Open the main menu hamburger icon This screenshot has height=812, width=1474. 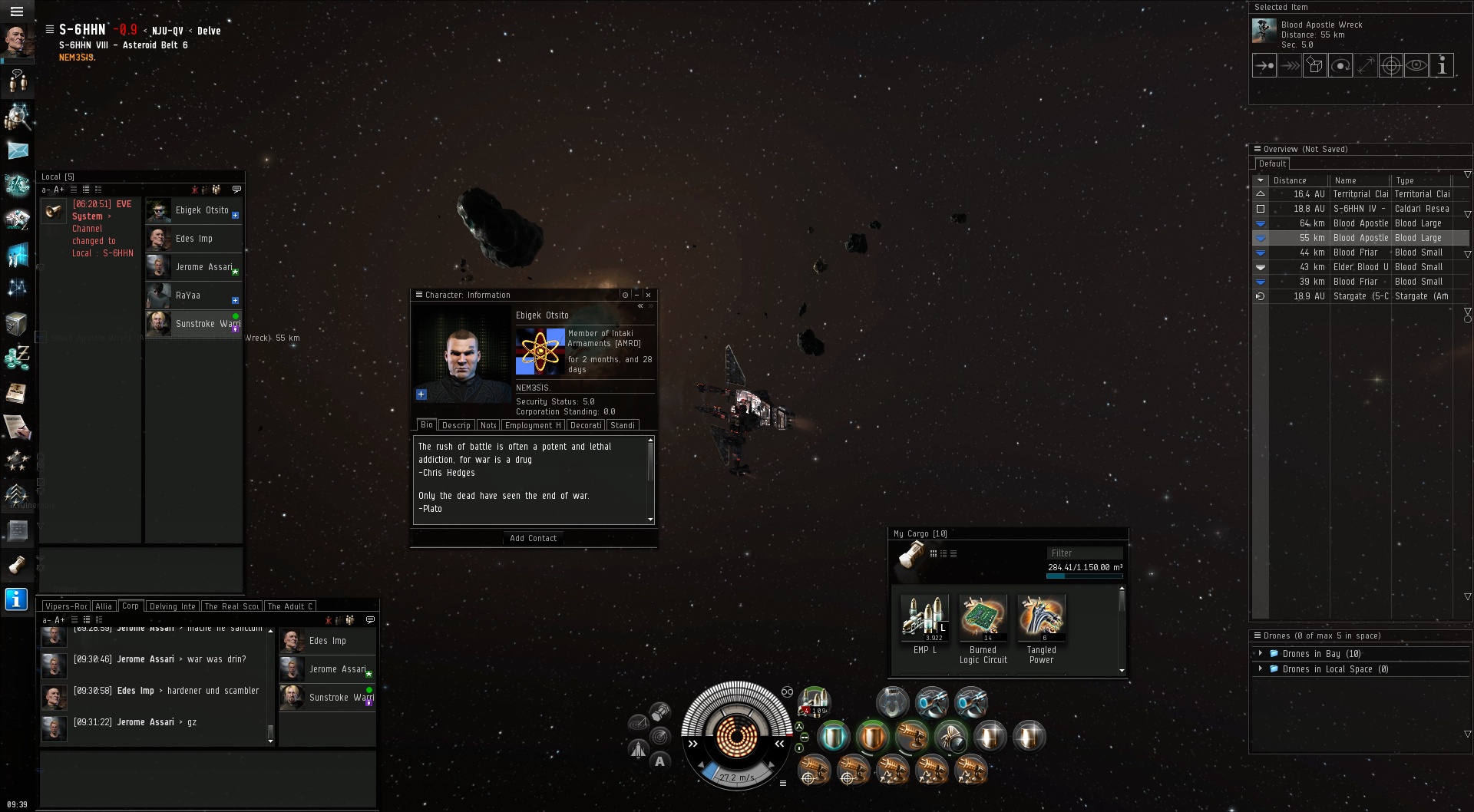pyautogui.click(x=17, y=12)
